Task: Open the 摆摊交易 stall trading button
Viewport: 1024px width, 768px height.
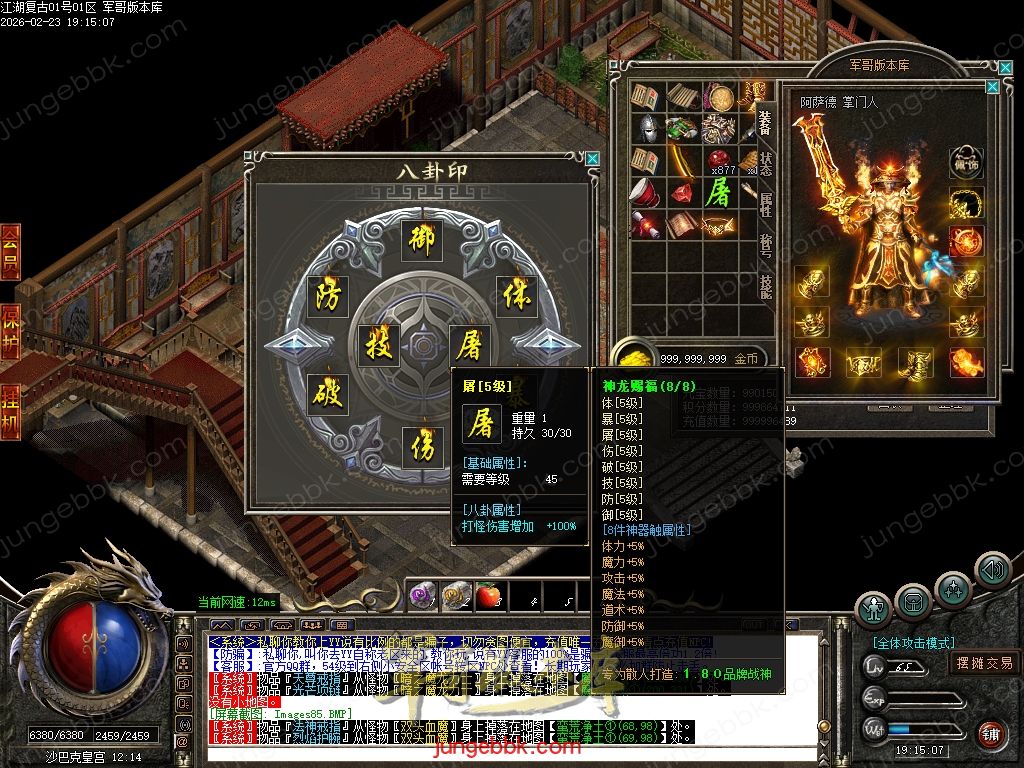Action: (x=984, y=662)
